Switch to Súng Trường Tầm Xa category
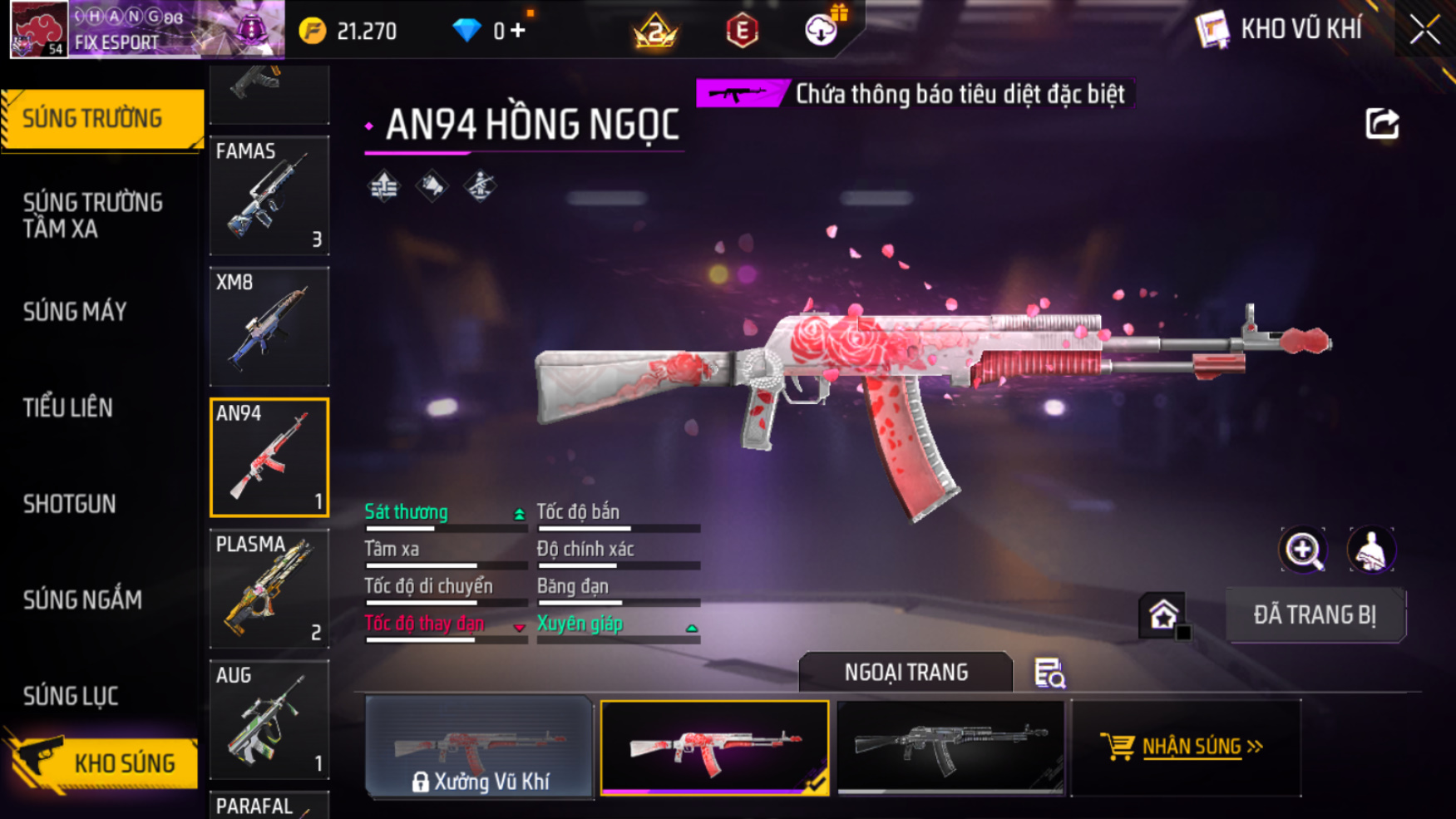 pyautogui.click(x=92, y=215)
